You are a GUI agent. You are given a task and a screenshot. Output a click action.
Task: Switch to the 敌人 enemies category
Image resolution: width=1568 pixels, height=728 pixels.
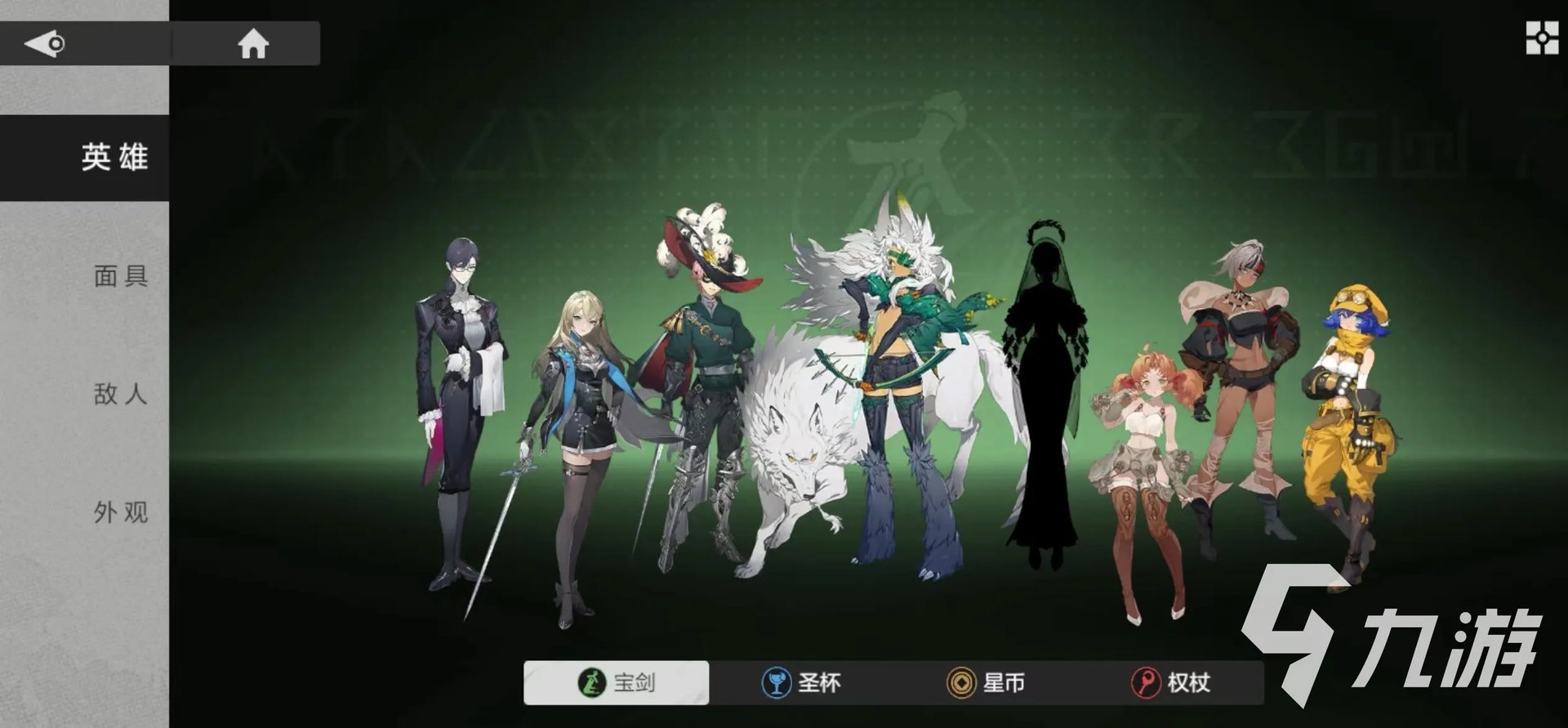click(120, 395)
